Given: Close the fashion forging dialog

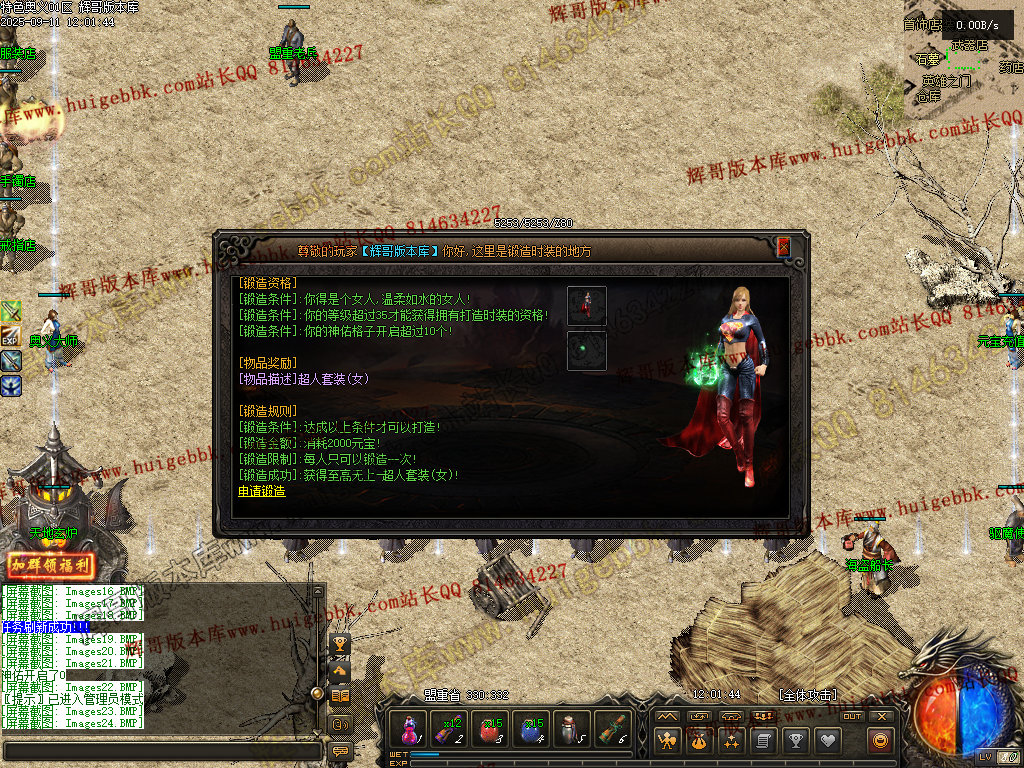Looking at the screenshot, I should click(783, 246).
